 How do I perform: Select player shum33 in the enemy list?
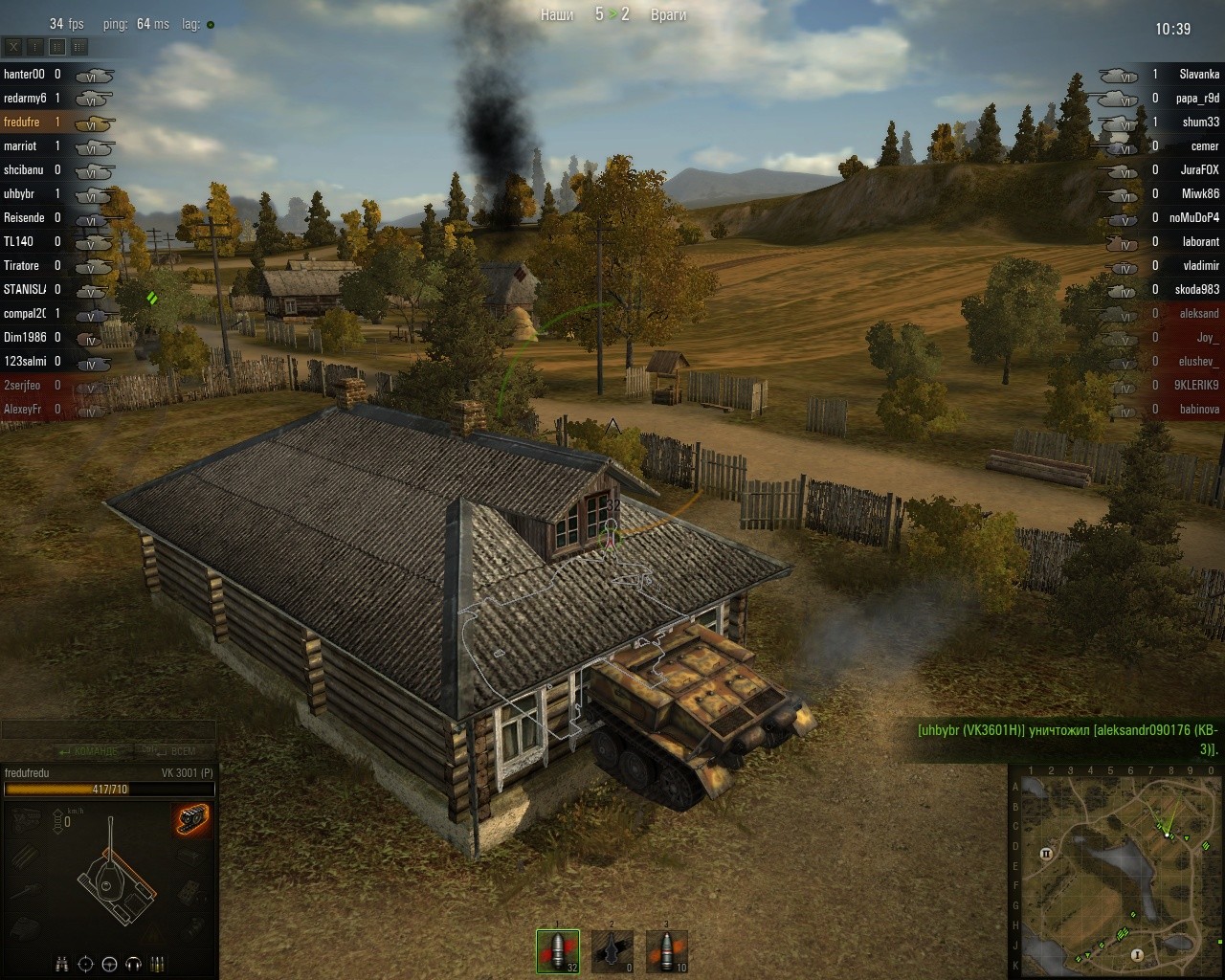1200,122
